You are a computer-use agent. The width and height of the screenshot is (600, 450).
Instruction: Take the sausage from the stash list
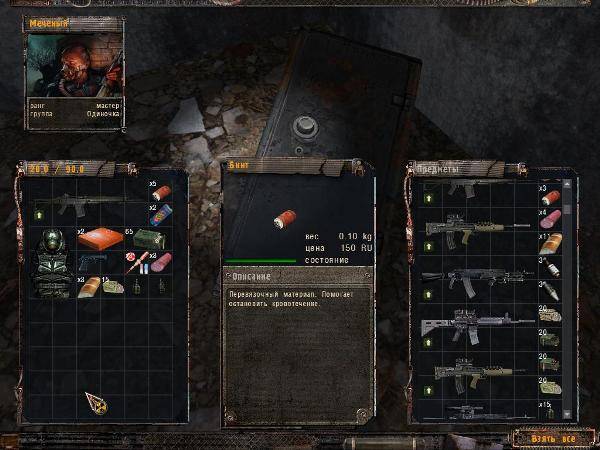(x=551, y=221)
